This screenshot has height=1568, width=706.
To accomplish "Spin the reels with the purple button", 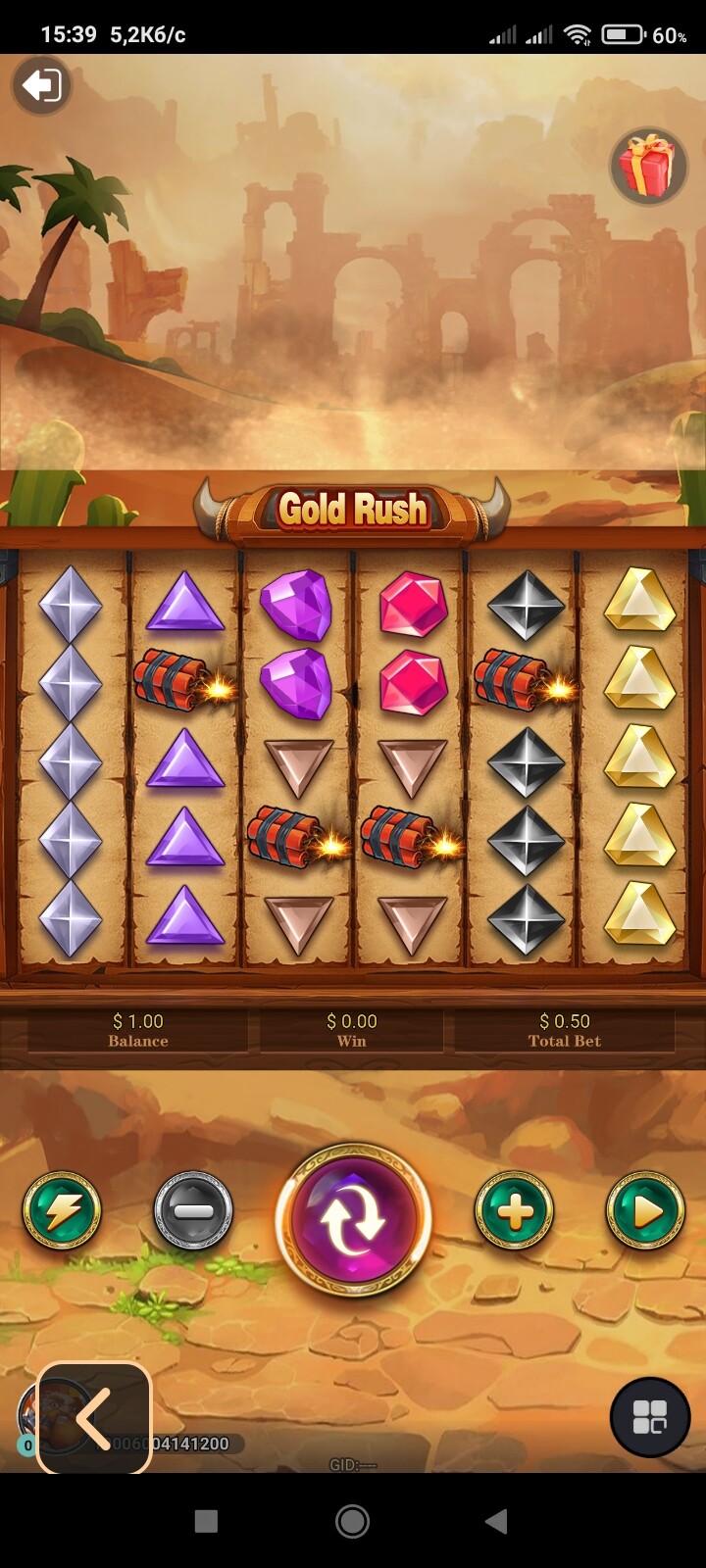I will pos(353,1219).
